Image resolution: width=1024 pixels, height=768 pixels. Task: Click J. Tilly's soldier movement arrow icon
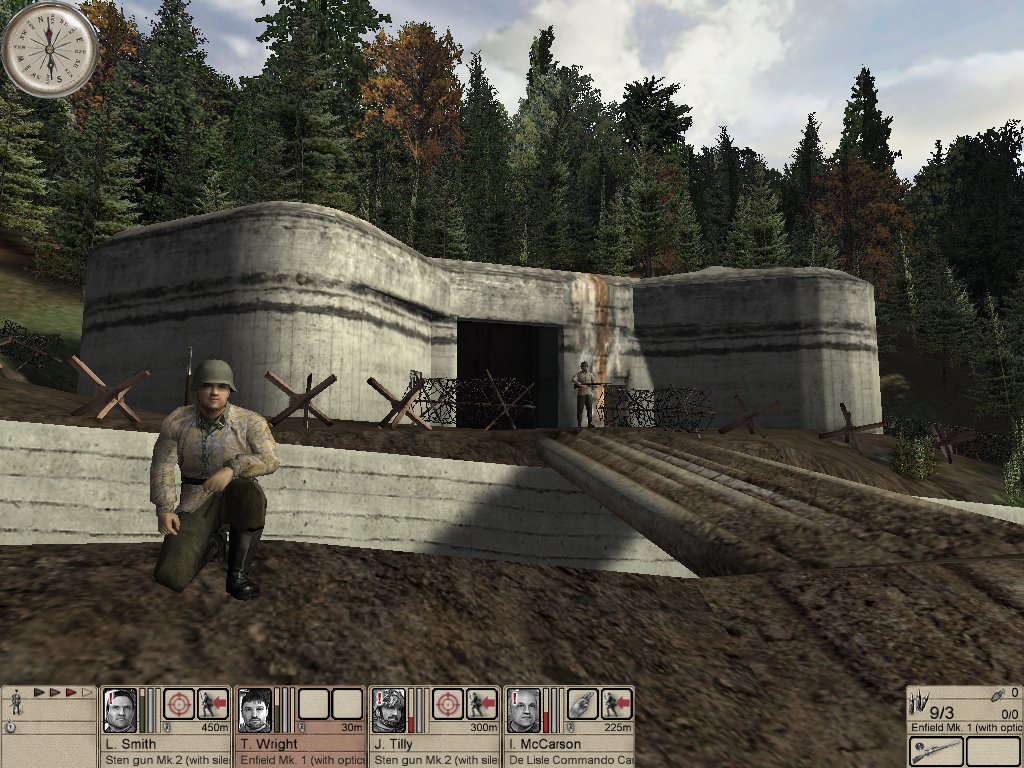click(x=482, y=704)
